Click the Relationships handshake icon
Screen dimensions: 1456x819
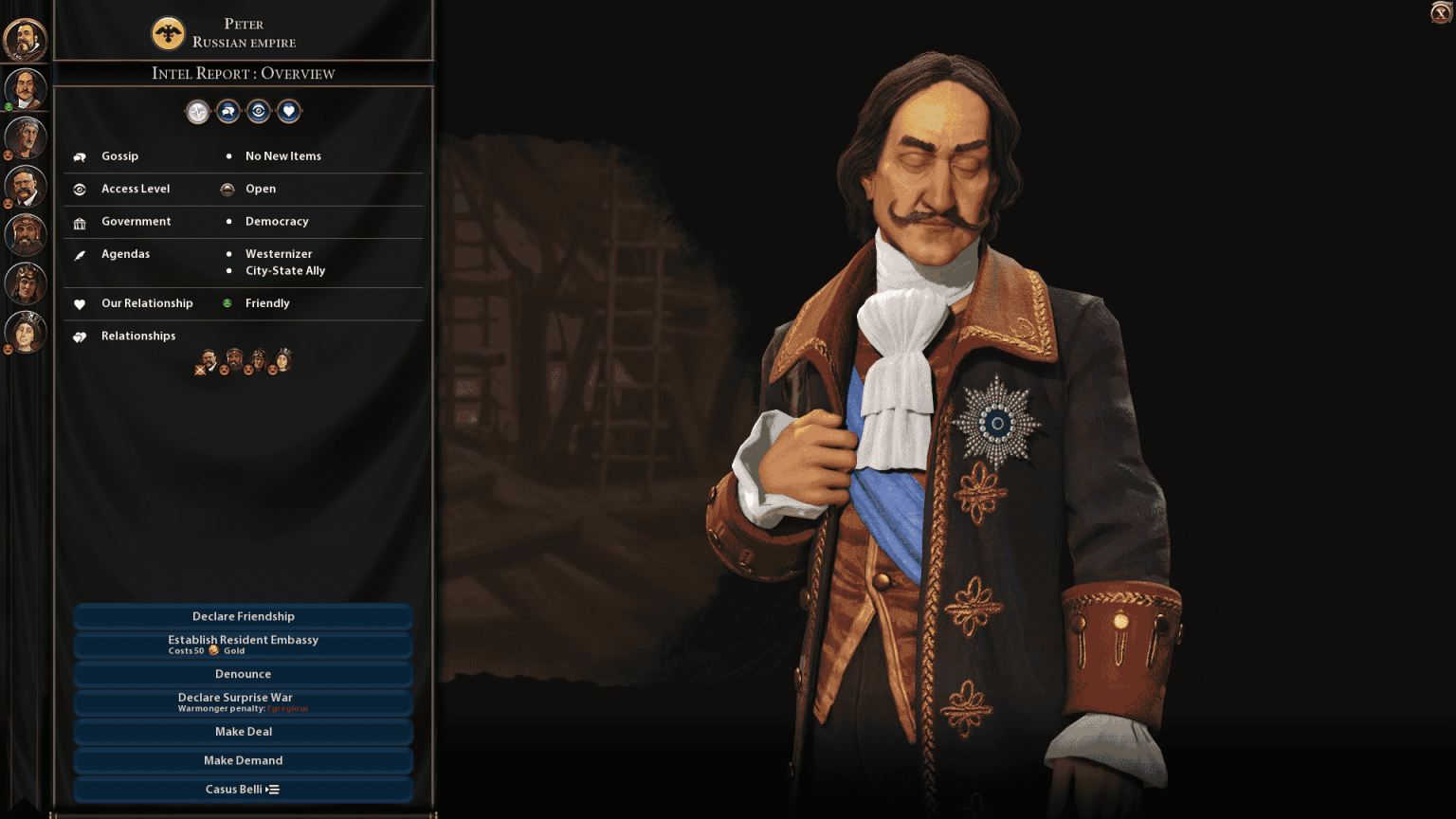click(x=80, y=336)
